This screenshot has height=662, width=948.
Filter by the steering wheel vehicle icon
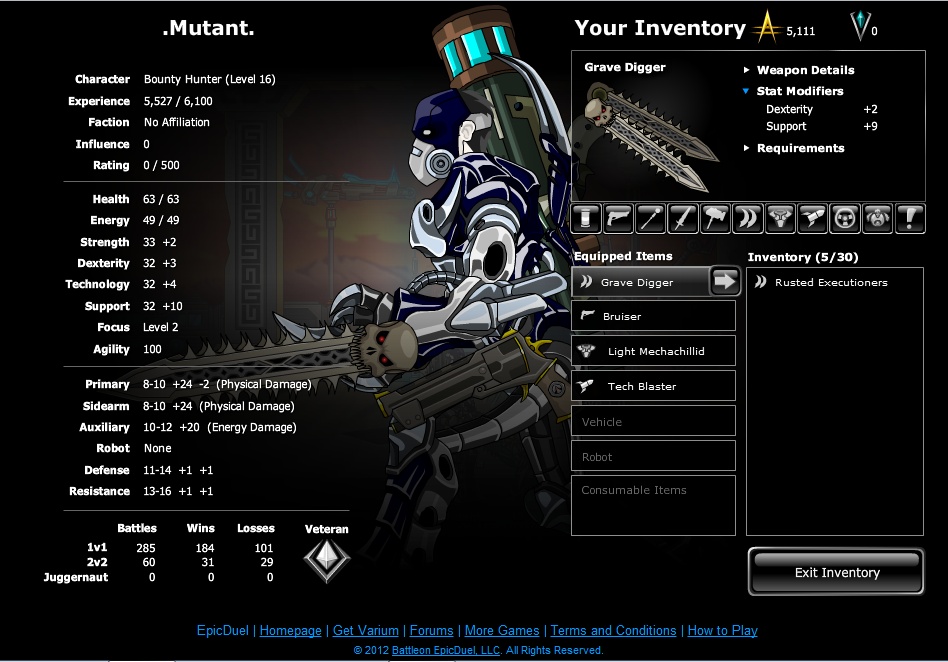[844, 218]
